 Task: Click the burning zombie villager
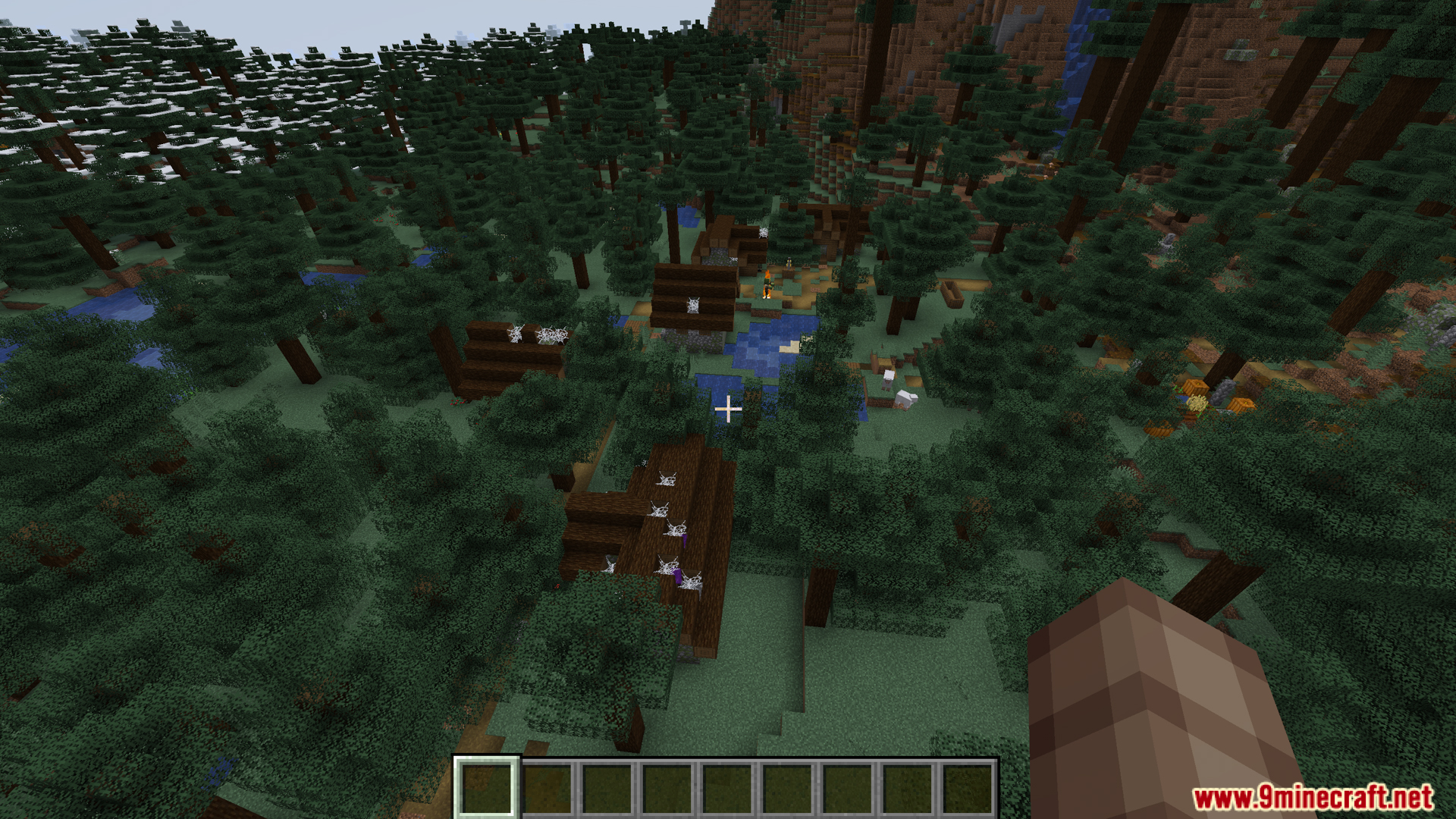[767, 283]
